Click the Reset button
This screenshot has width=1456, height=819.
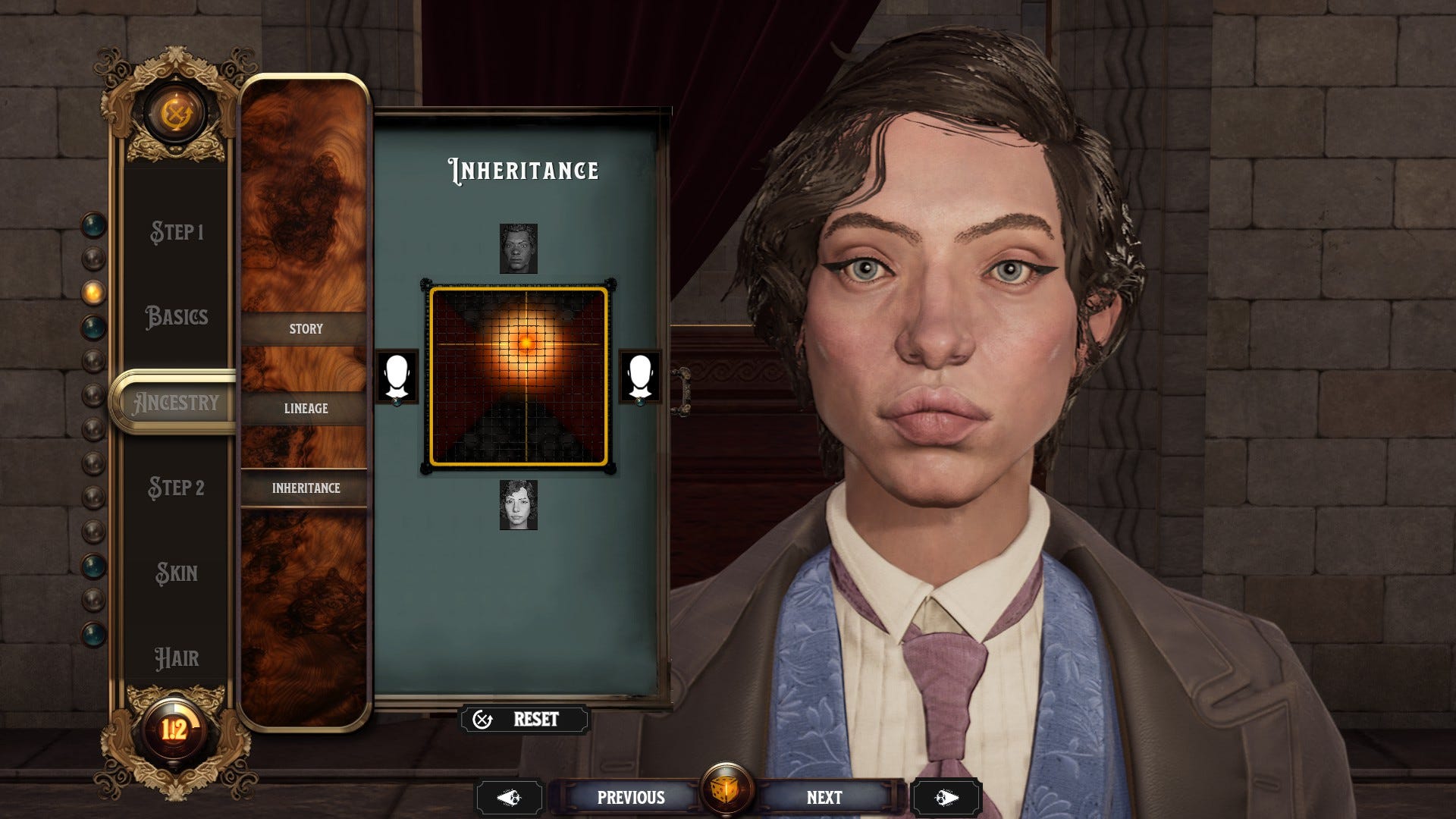click(525, 719)
